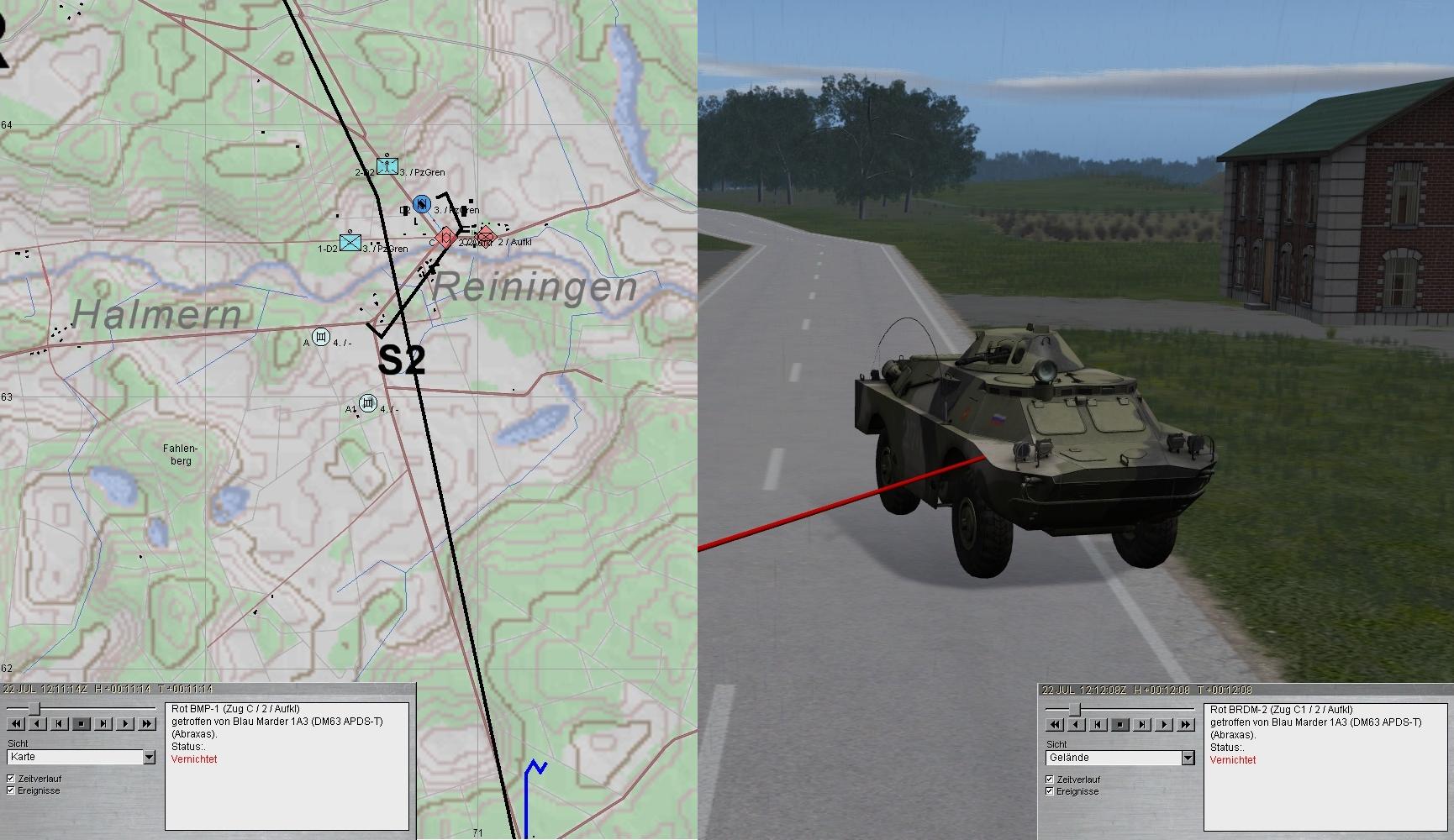Stop playback in the Gelände view panel
This screenshot has height=840, width=1454.
tap(1120, 724)
